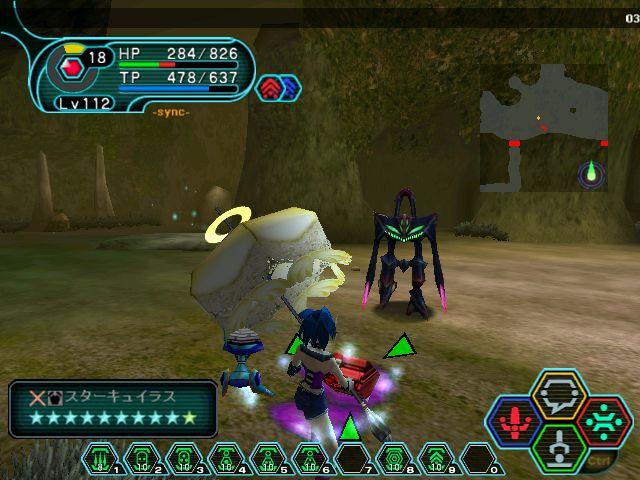Choose the green-bordered bottom action palette hexagon
Screen dimensions: 640x480
point(559,445)
